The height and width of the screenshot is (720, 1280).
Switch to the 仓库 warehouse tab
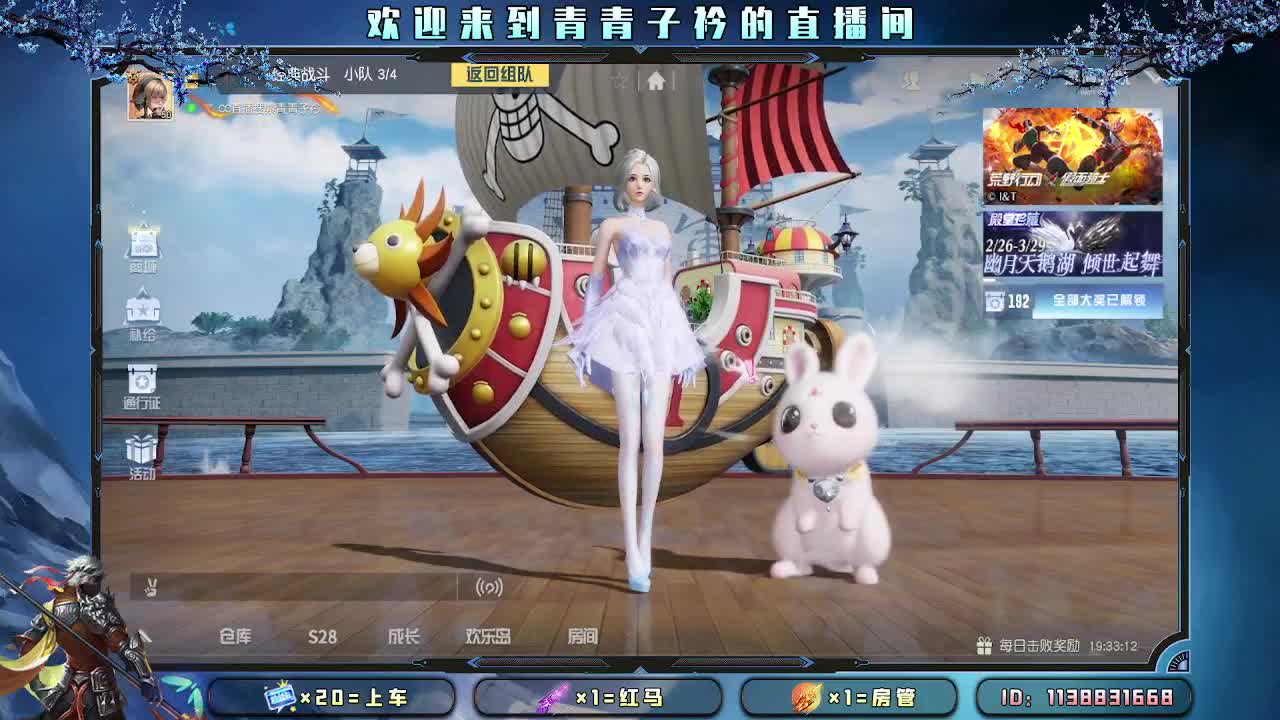tap(237, 634)
